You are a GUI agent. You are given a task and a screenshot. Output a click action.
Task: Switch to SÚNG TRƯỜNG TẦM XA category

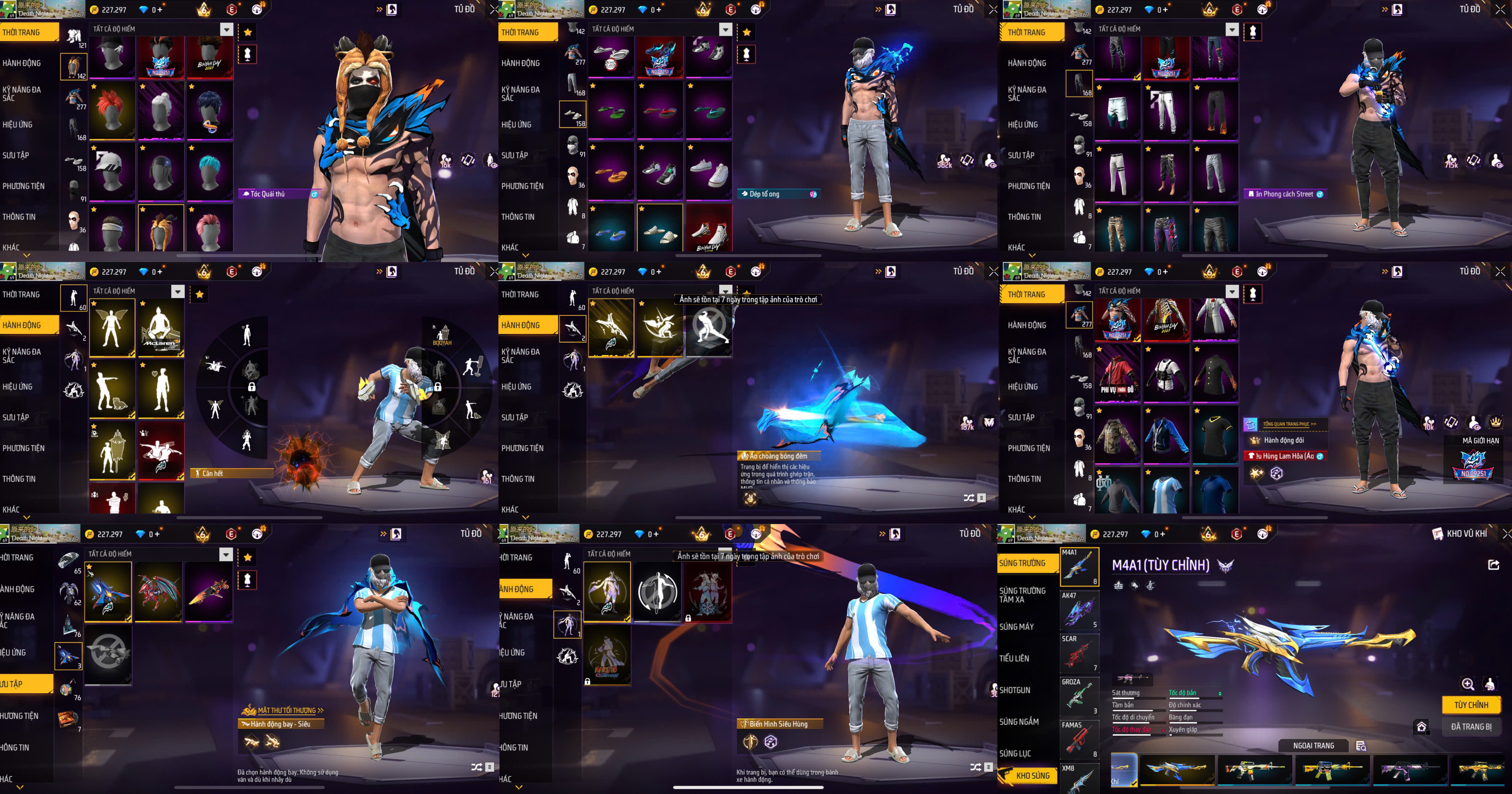(1023, 595)
